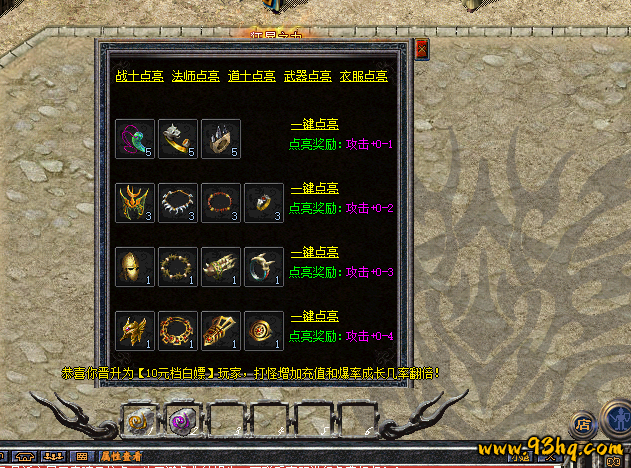Viewport: 631px width, 468px height.
Task: Switch to the 衣服点亮 tab
Action: tap(362, 76)
